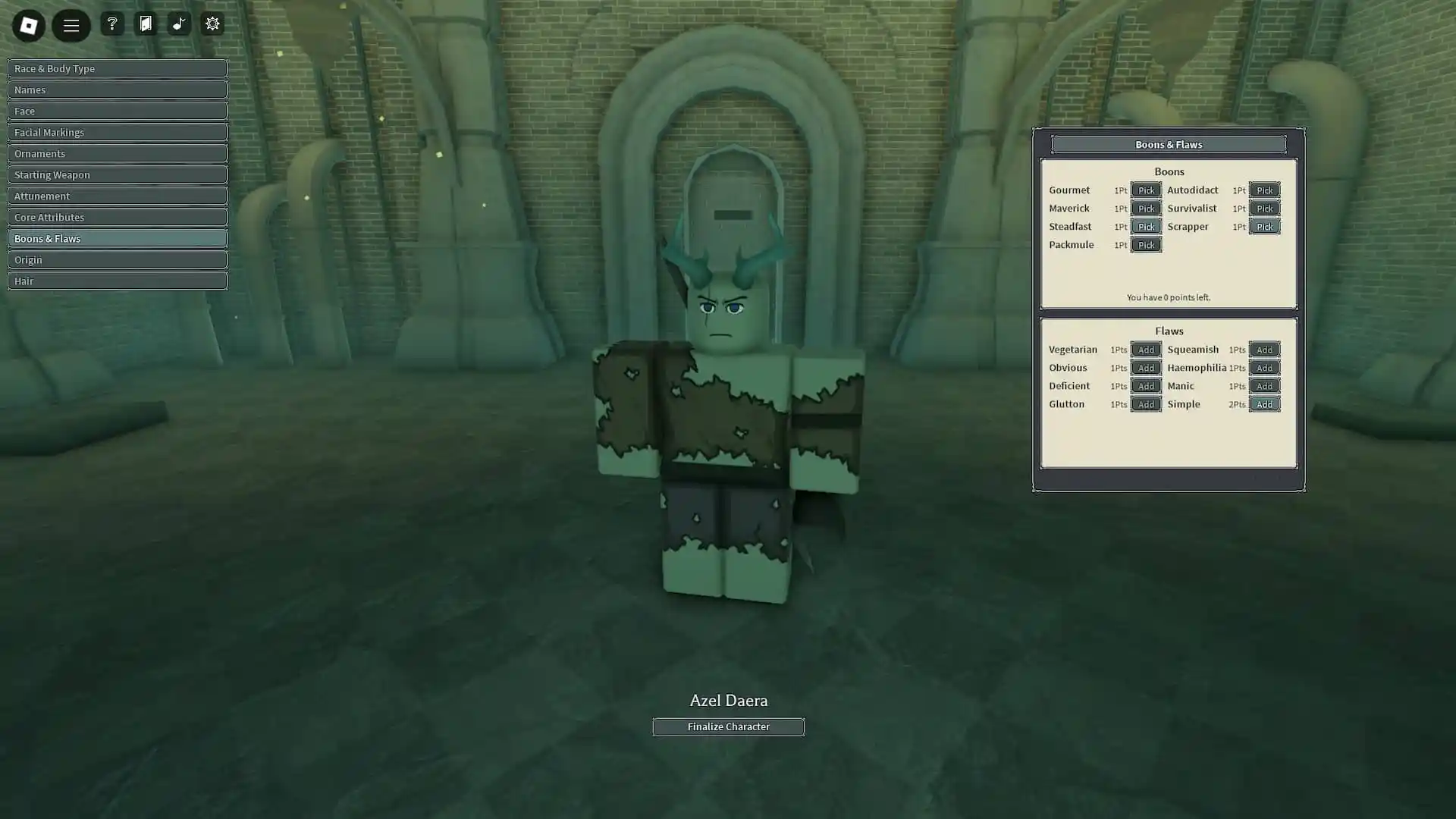Select the Starting Weapon section
The height and width of the screenshot is (819, 1456).
118,174
